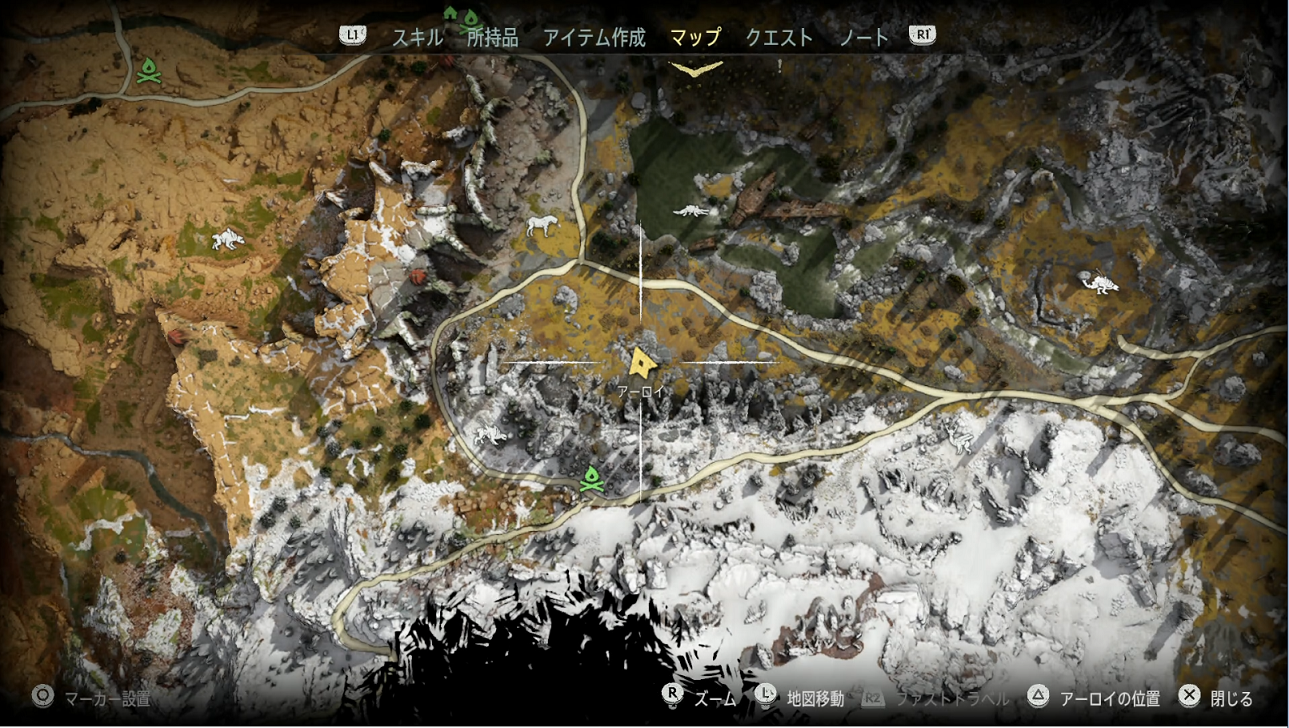Go to the アイテム作成 crafting tab

[594, 38]
